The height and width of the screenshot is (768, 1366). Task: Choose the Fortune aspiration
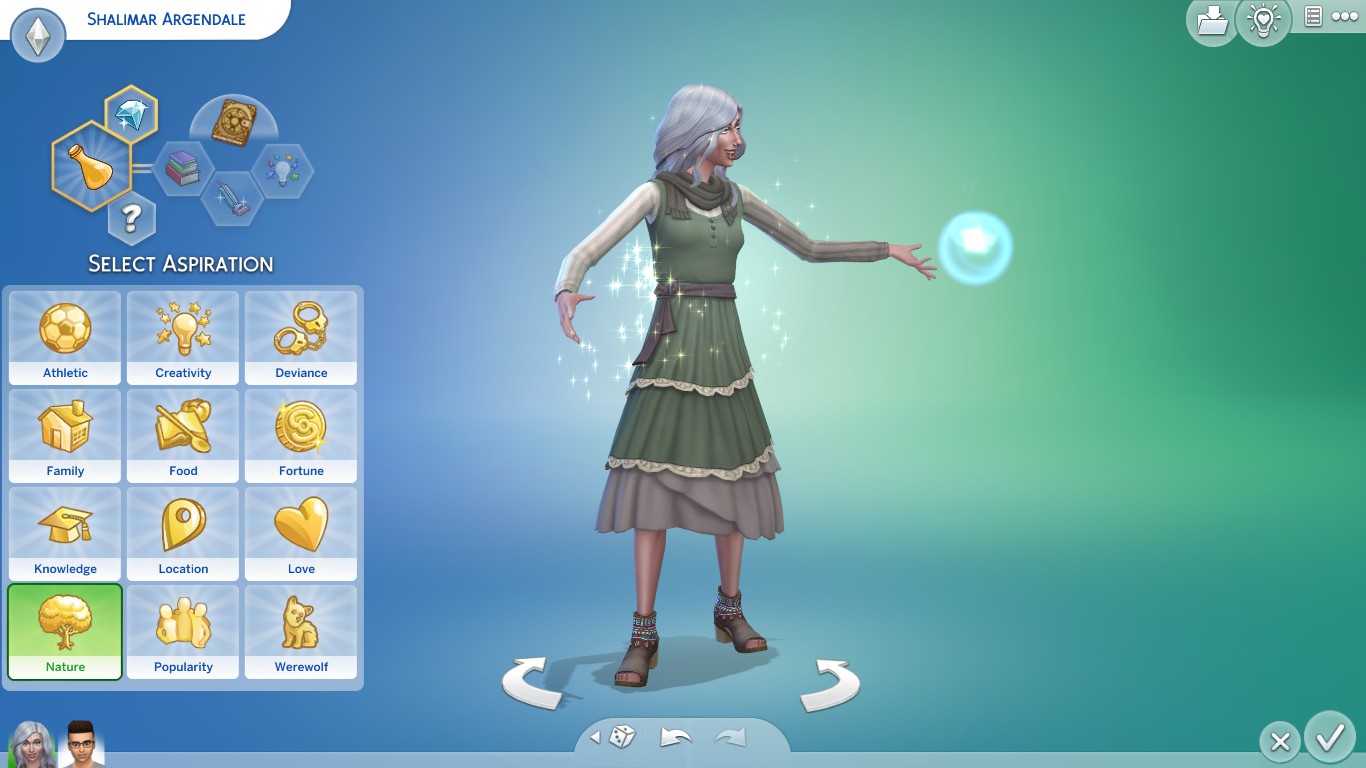(x=300, y=435)
